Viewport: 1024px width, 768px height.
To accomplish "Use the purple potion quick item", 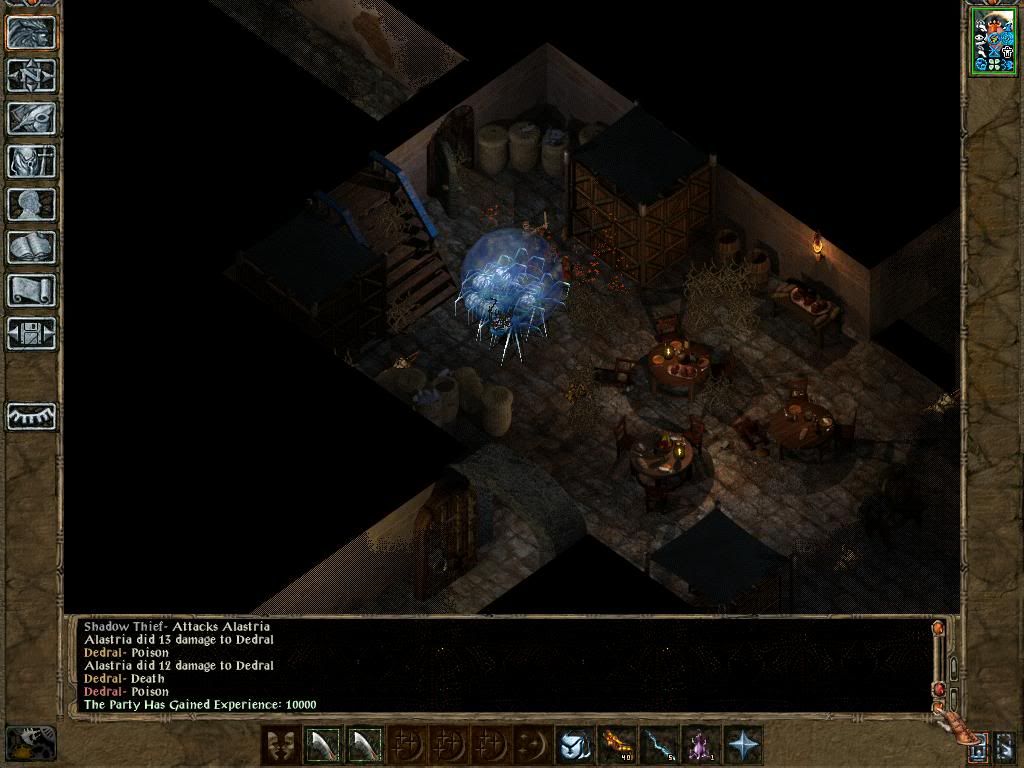I will click(x=701, y=745).
